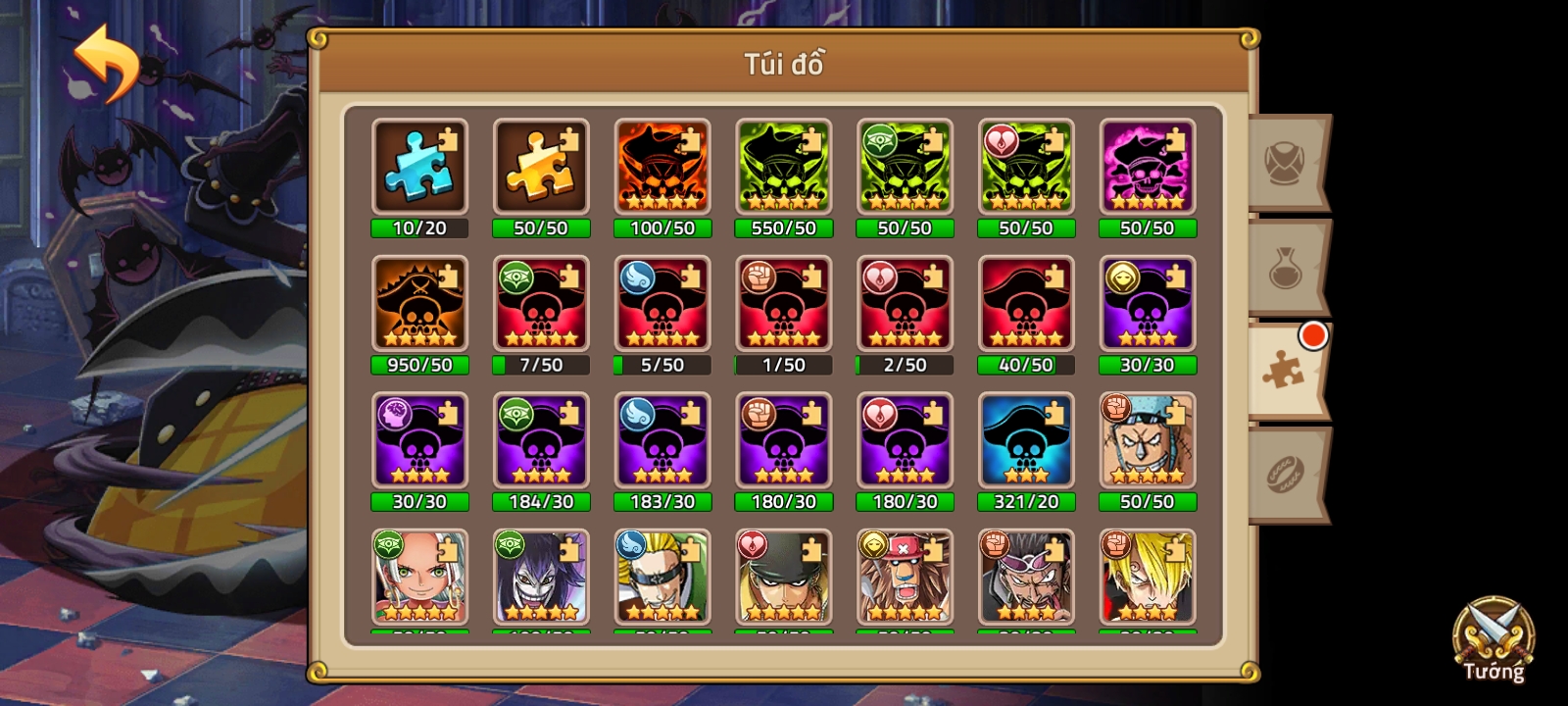Viewport: 1568px width, 706px height.
Task: Select the green skull fragment with 550/50
Action: pyautogui.click(x=783, y=167)
